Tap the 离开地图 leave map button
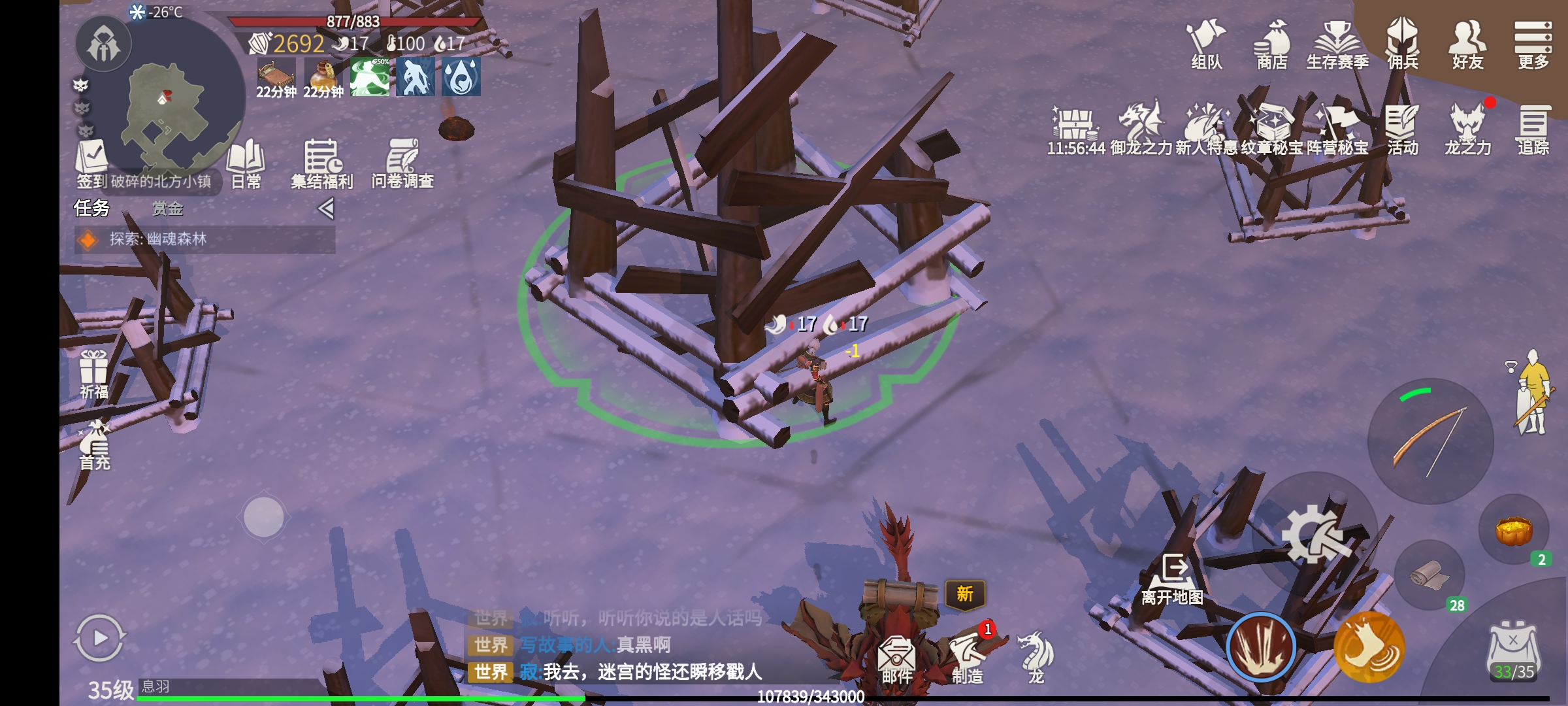The width and height of the screenshot is (1568, 706). [1173, 579]
